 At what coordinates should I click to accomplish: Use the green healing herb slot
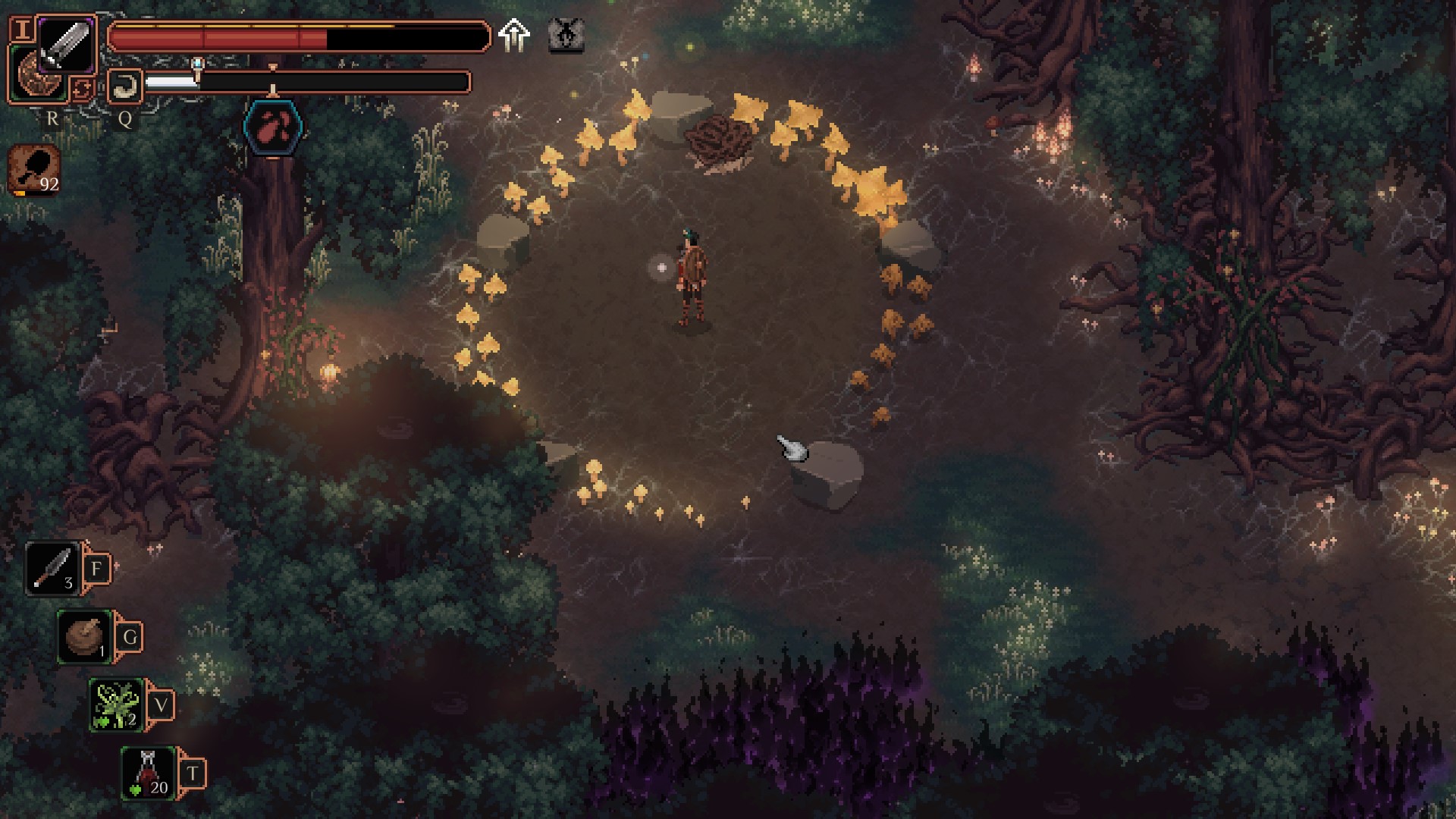[116, 705]
